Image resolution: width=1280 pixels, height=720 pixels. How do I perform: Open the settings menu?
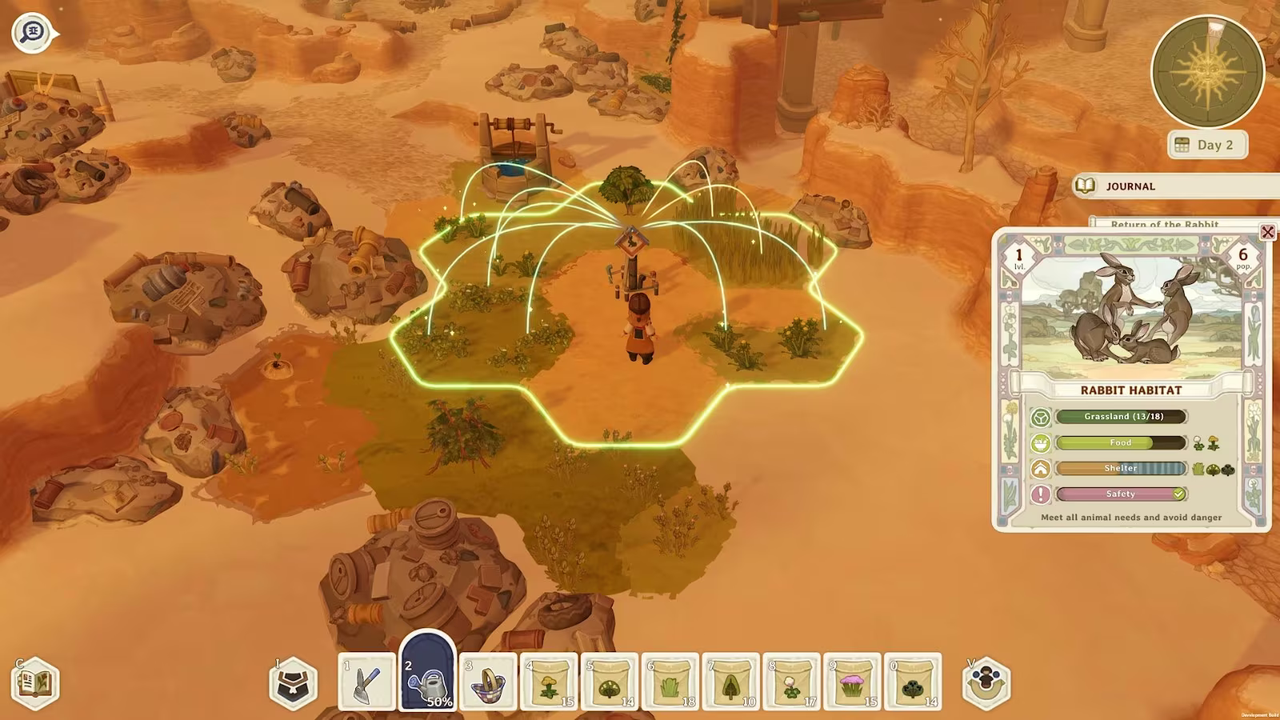(32, 31)
